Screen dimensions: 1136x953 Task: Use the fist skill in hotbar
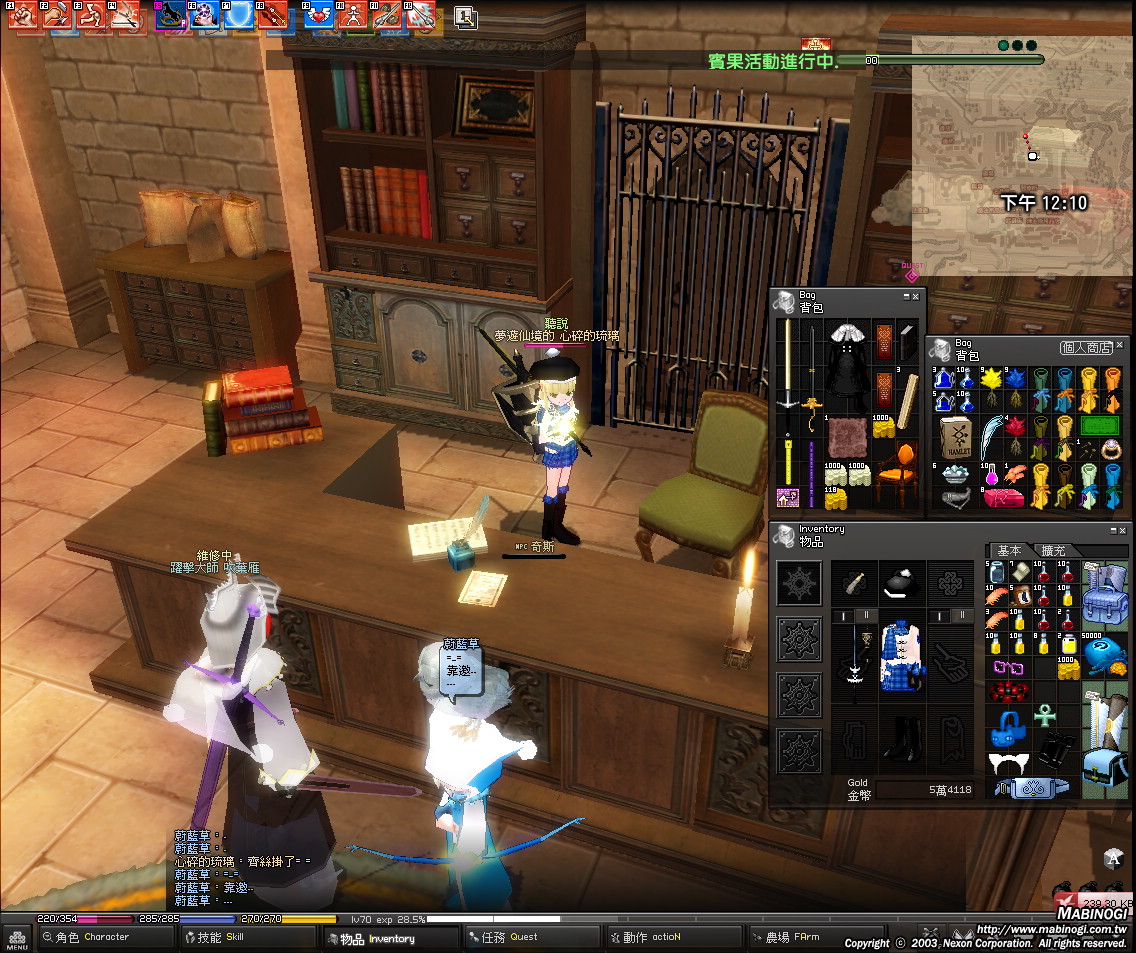[23, 15]
